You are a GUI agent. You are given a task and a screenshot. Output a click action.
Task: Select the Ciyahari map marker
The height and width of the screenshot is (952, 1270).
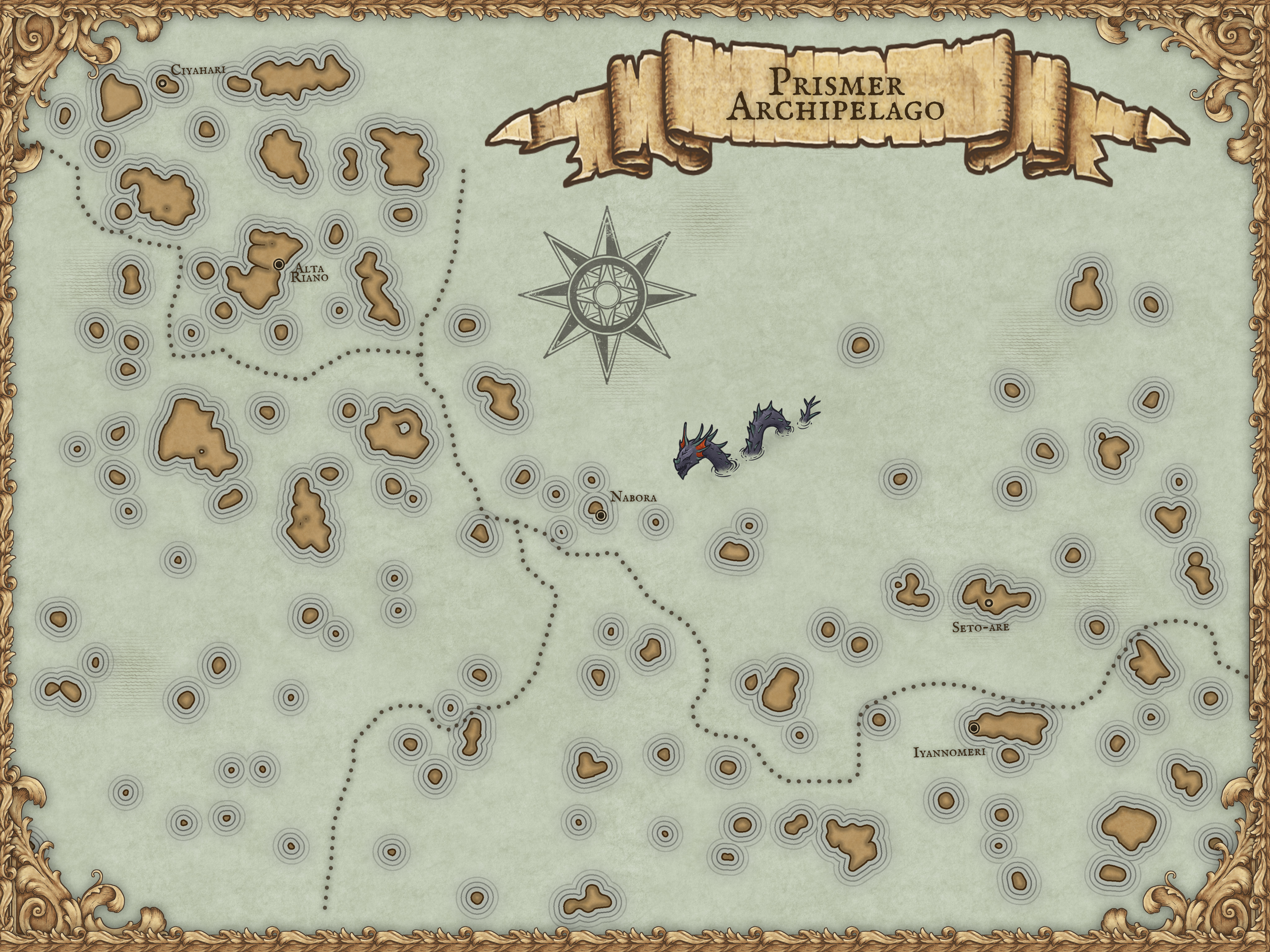pos(162,84)
